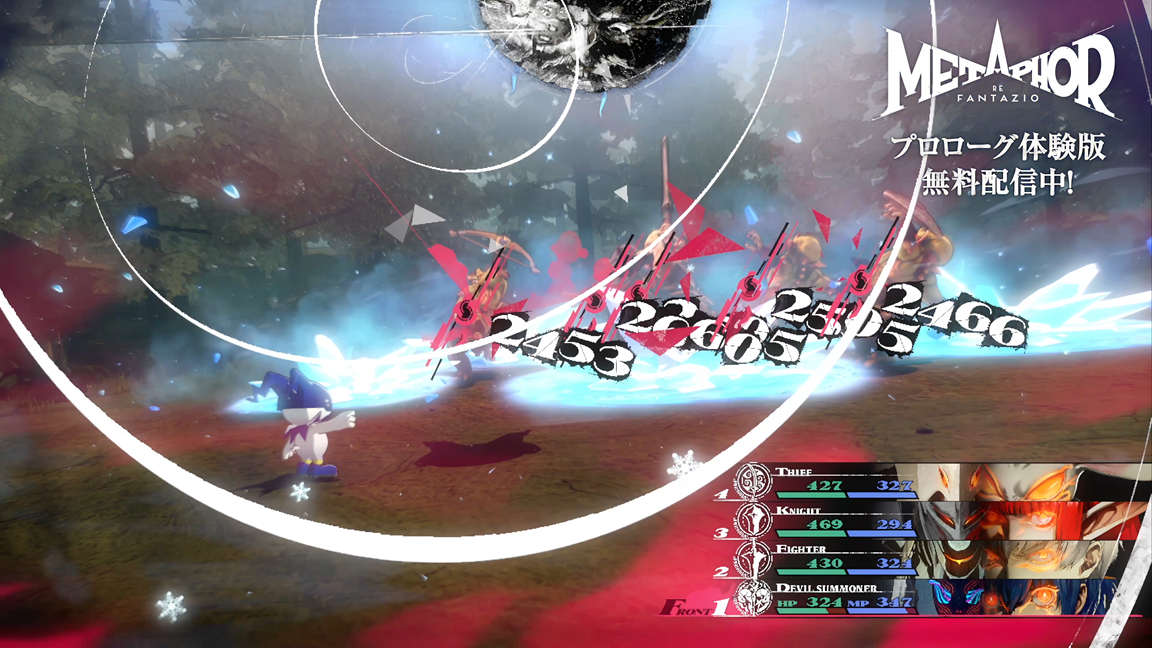1152x648 pixels.
Task: Click the Knight archetype emblem icon
Action: 753,520
